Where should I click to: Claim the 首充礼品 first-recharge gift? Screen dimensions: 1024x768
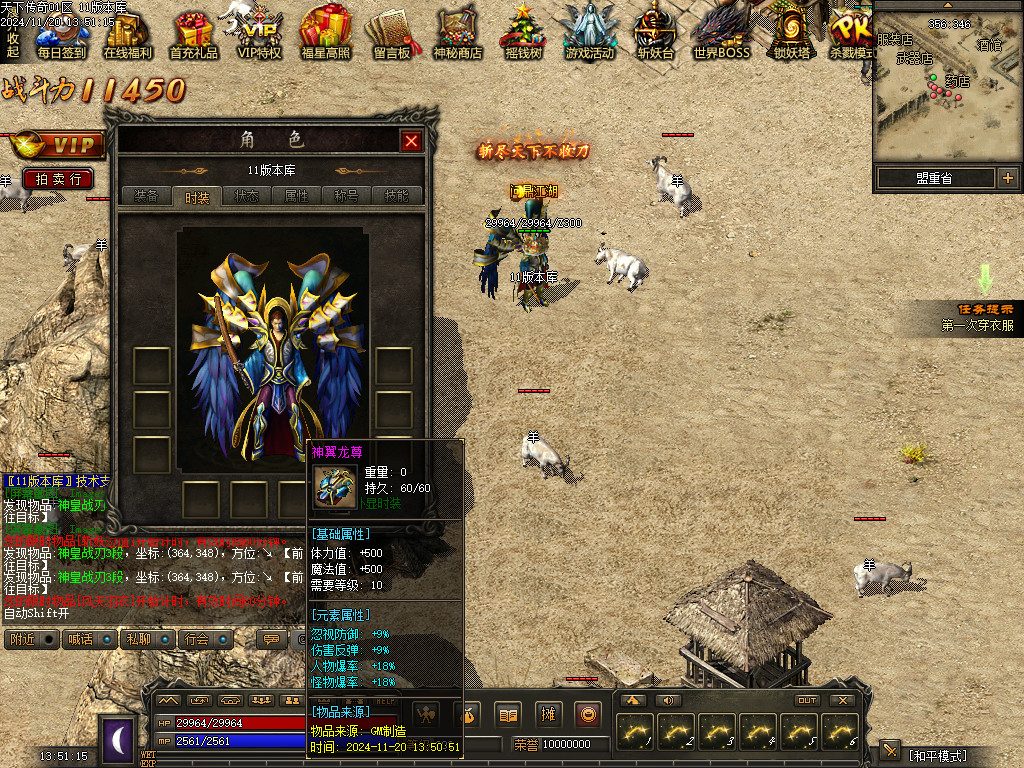pos(194,36)
